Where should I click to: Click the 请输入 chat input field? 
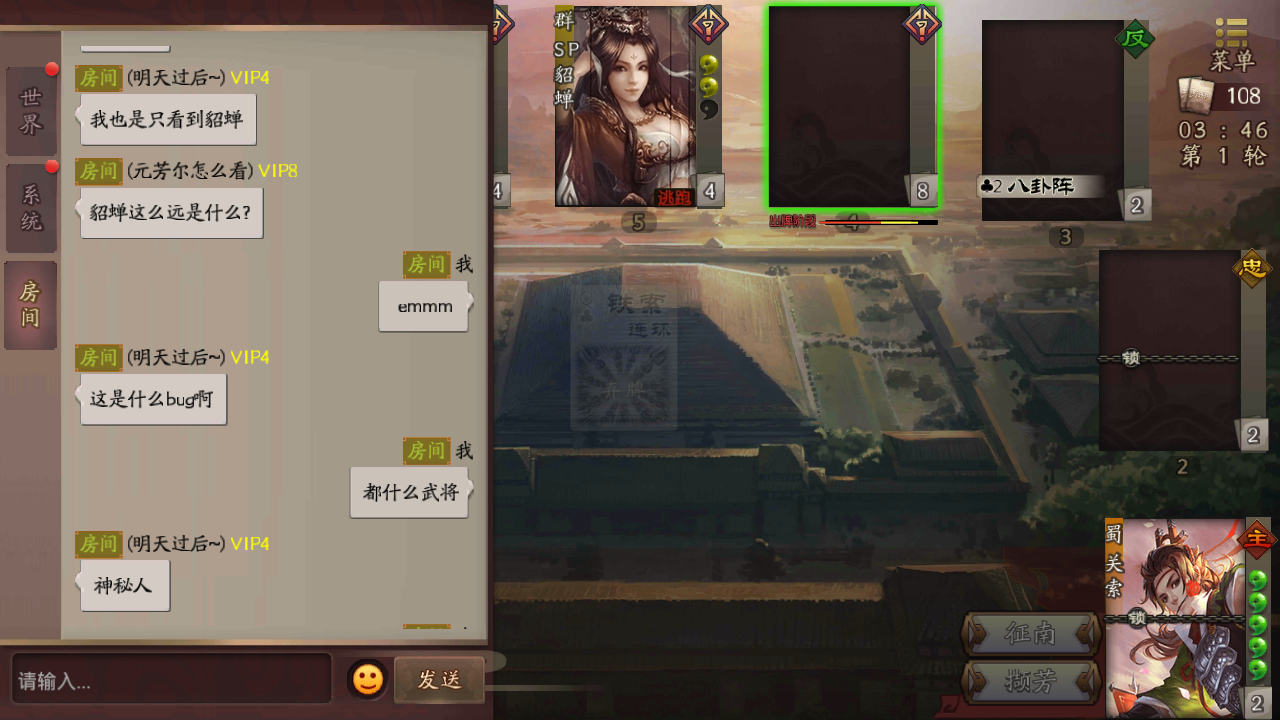(x=170, y=679)
